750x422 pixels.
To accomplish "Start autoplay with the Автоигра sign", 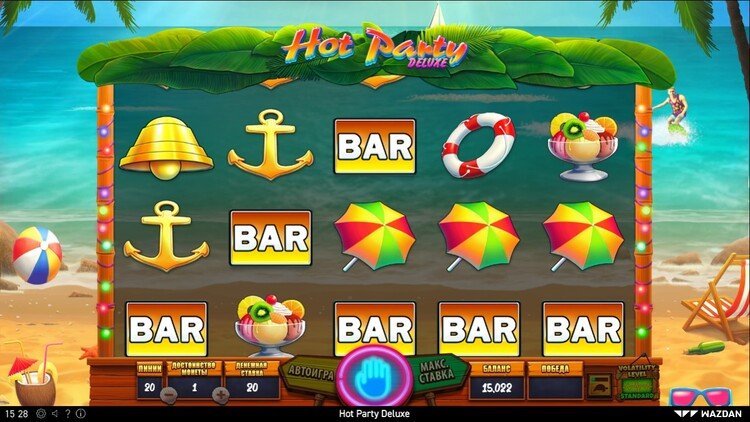I will tap(309, 372).
